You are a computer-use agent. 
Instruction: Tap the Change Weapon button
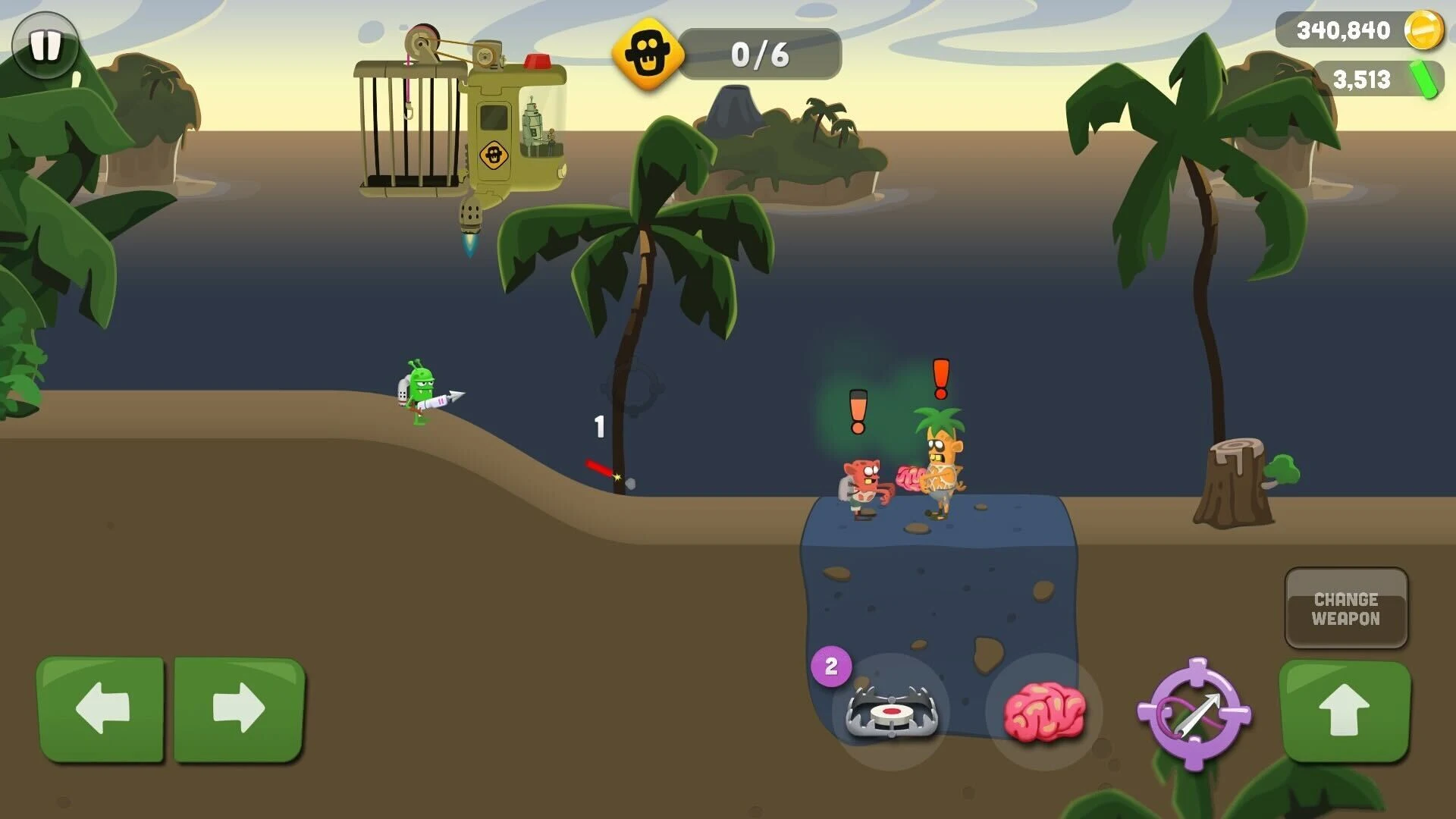click(1346, 608)
